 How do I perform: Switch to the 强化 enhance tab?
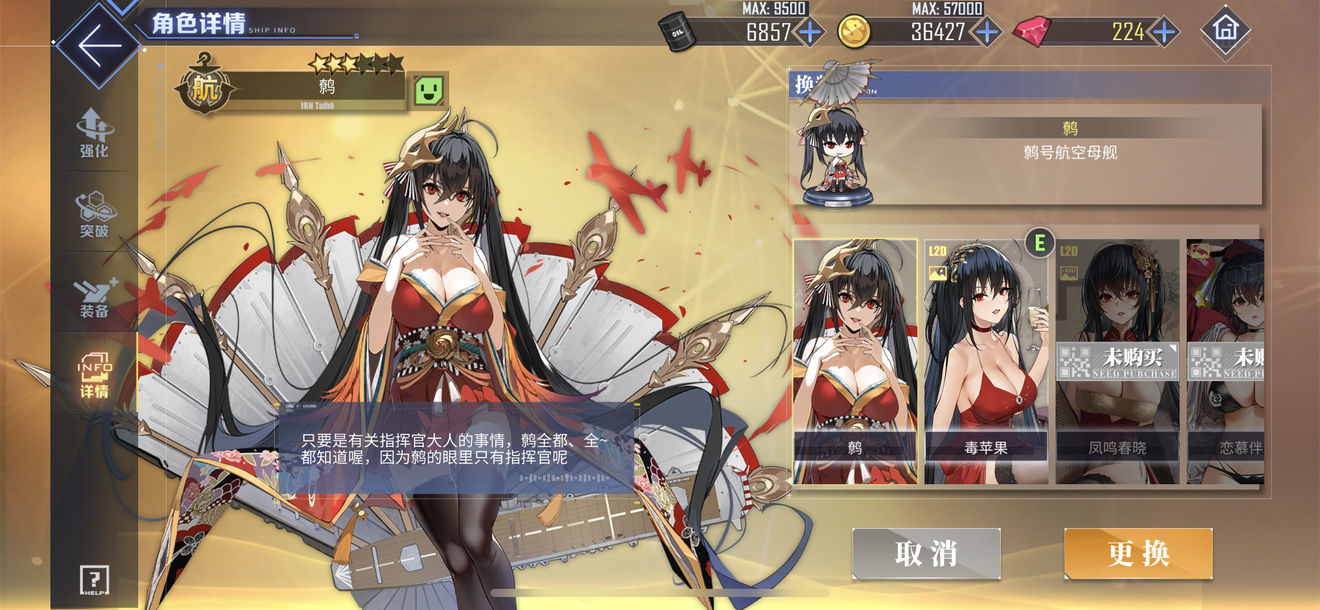94,133
